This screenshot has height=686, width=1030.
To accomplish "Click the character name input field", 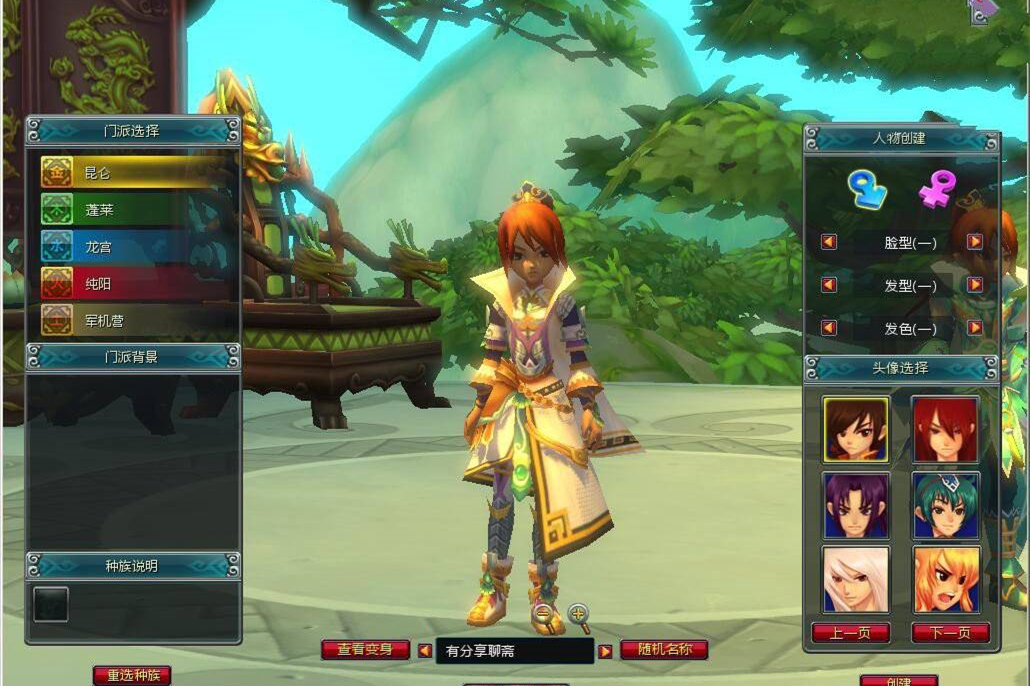I will [514, 651].
